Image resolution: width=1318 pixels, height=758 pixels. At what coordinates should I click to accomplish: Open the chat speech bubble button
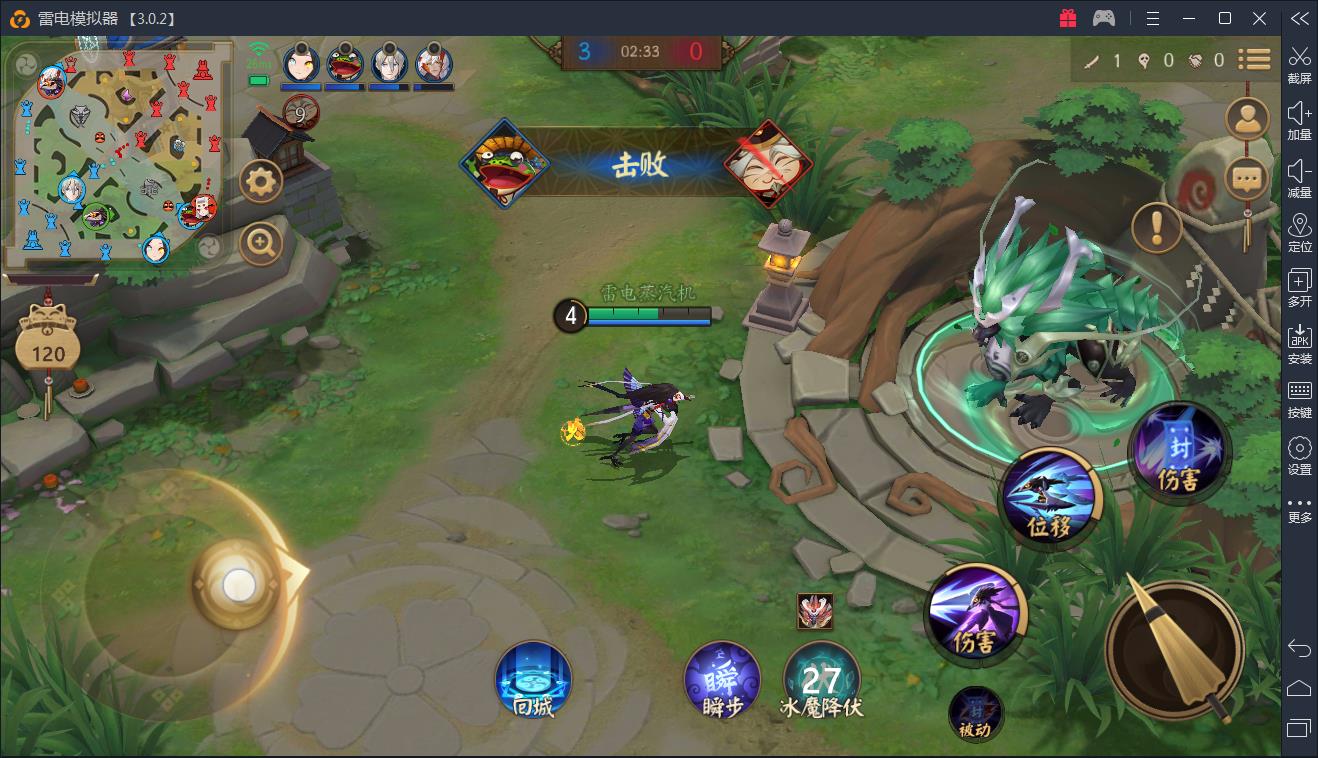[1246, 180]
